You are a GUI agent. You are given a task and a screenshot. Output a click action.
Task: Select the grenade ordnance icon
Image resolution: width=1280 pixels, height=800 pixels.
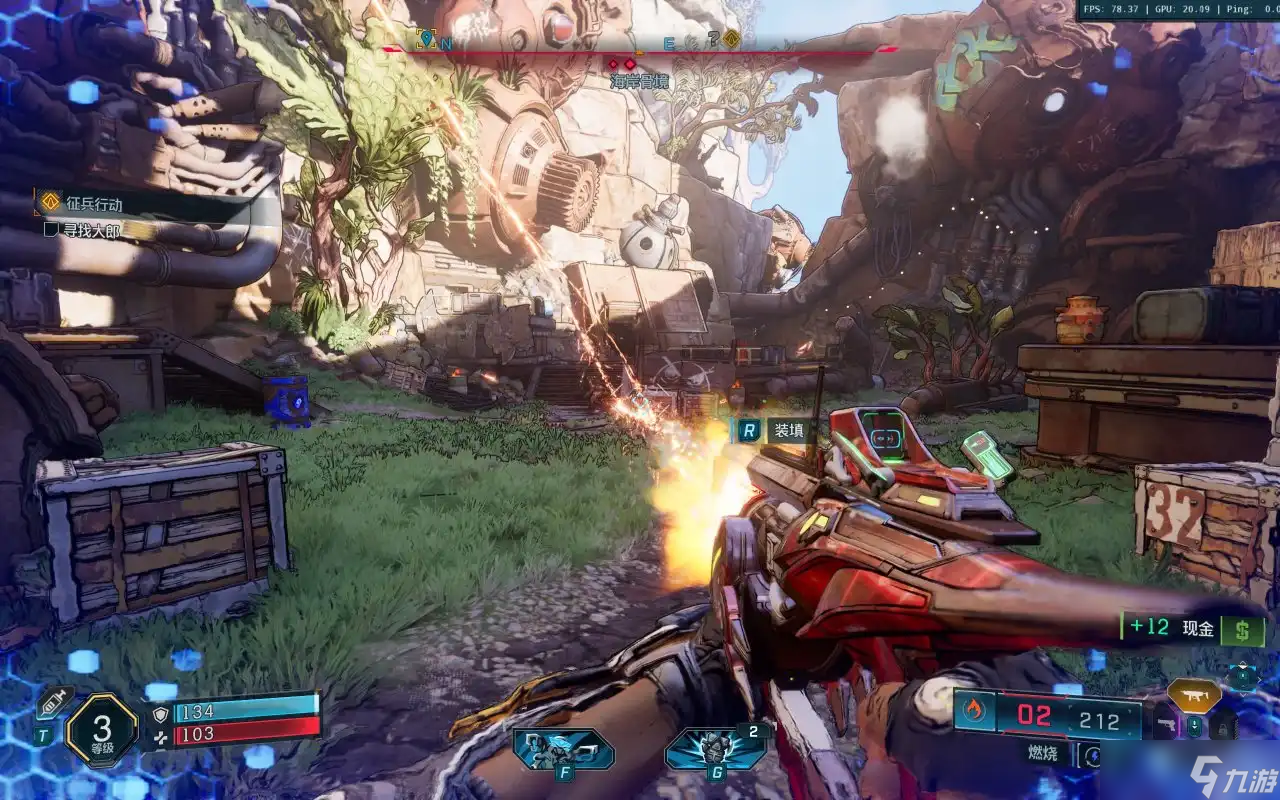[x=714, y=748]
